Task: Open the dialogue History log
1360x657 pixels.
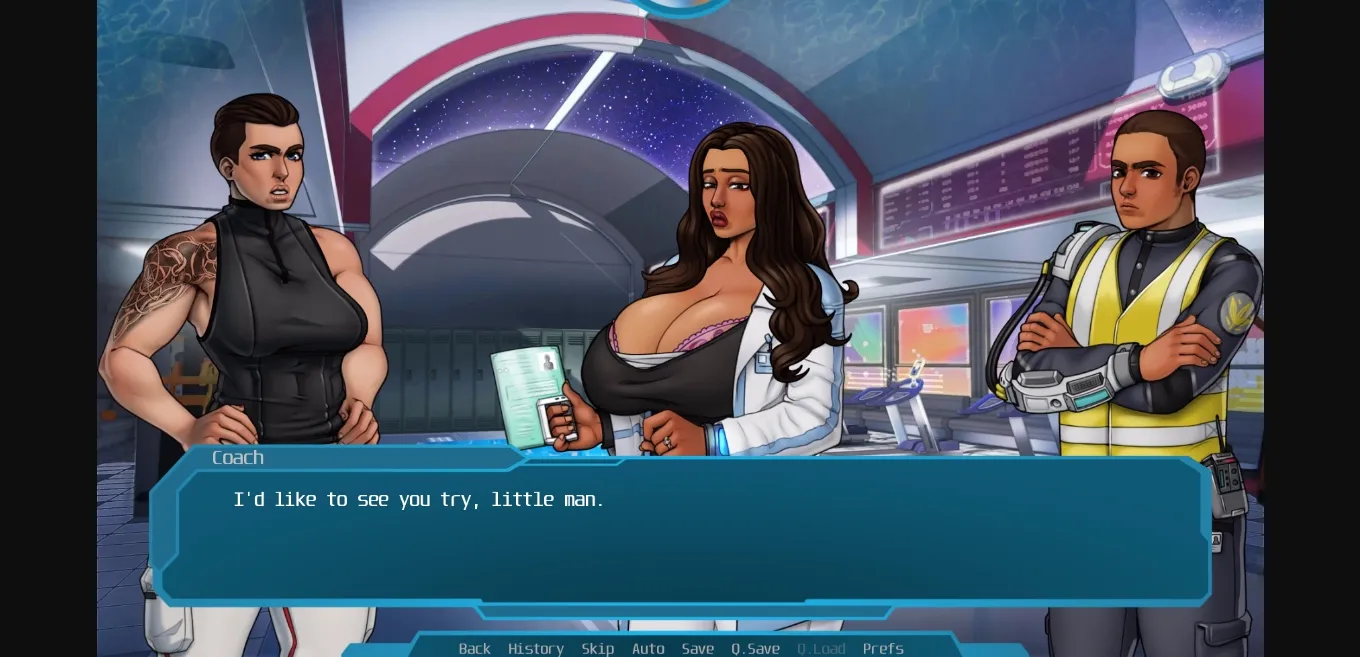Action: coord(536,648)
